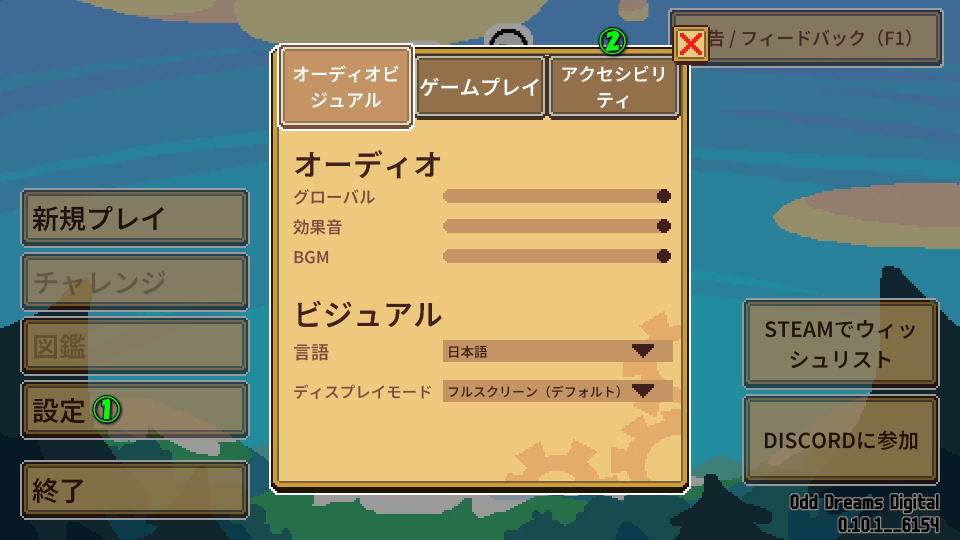960x540 pixels.
Task: Open the 図鑑 encyclopedia
Action: tap(134, 346)
